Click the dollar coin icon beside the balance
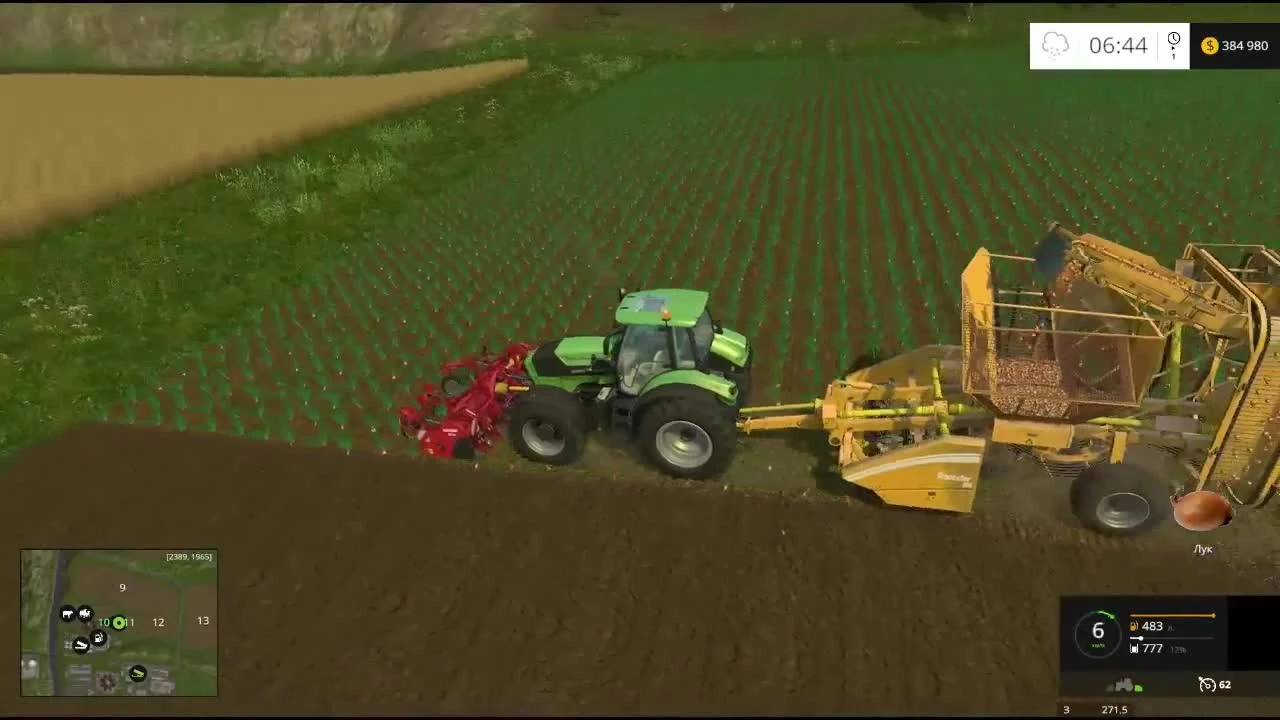Image resolution: width=1280 pixels, height=720 pixels. (x=1209, y=45)
